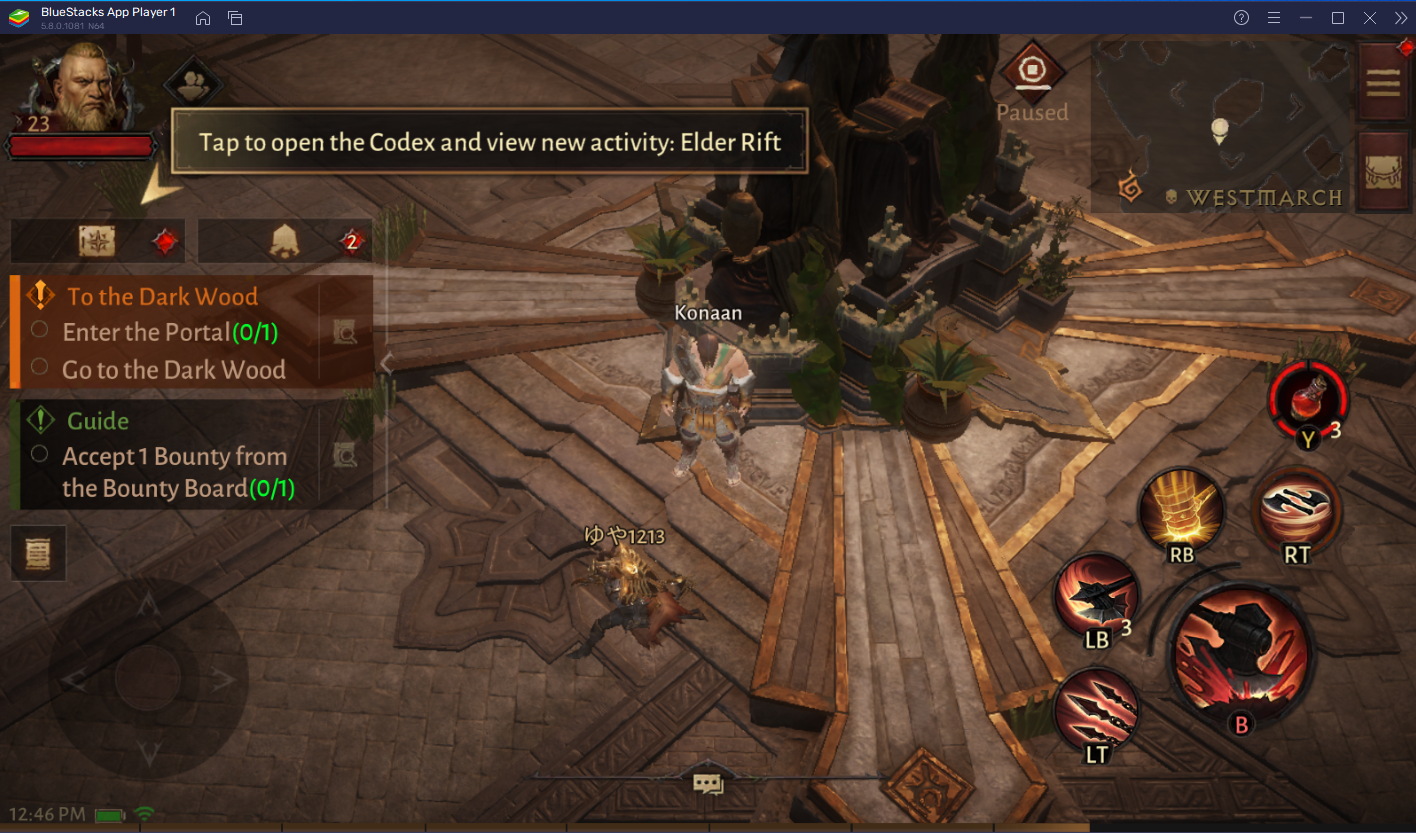Activate the primary attack B skill
Viewport: 1416px width, 833px height.
pyautogui.click(x=1240, y=655)
